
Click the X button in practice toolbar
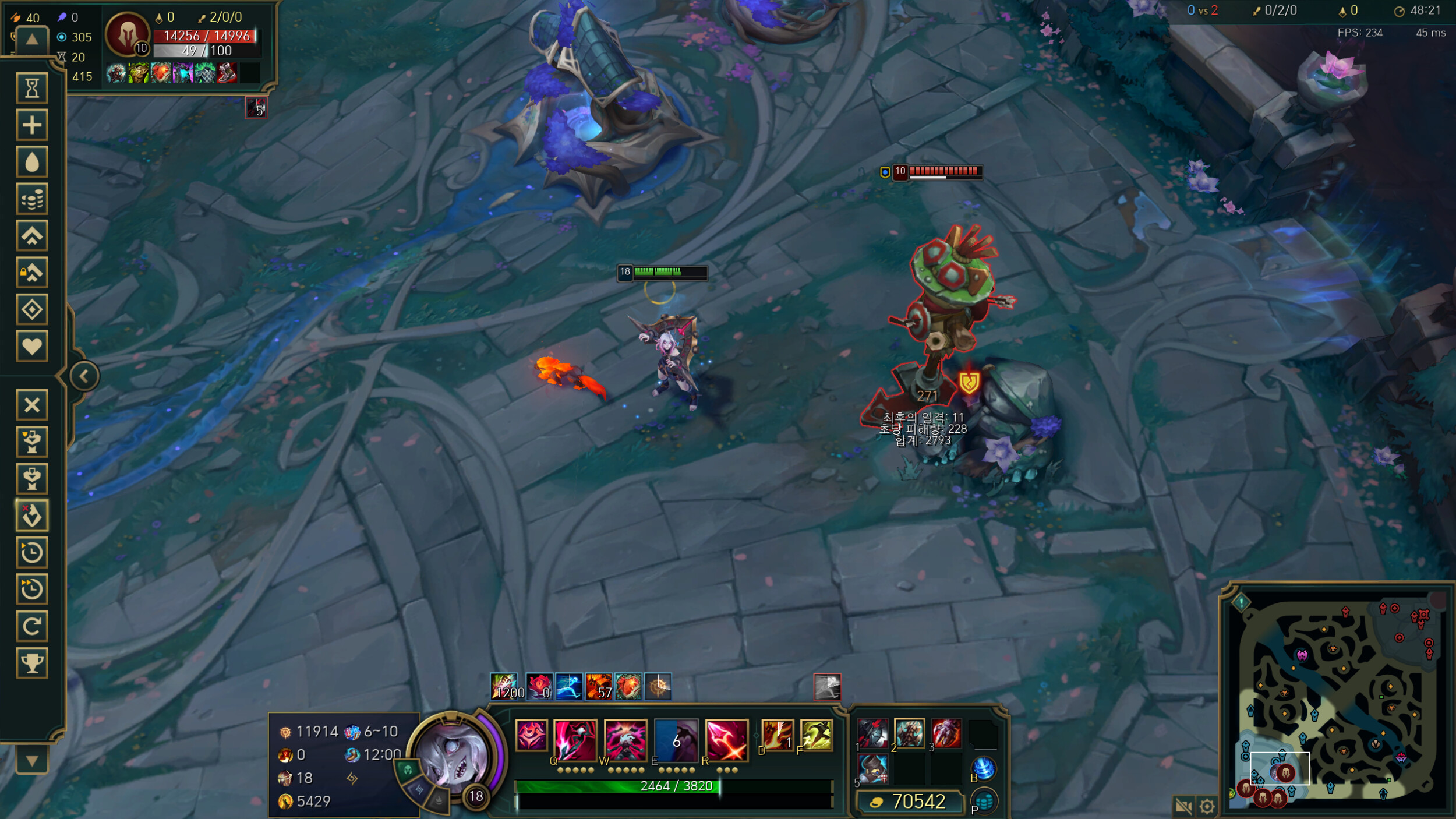(x=32, y=405)
